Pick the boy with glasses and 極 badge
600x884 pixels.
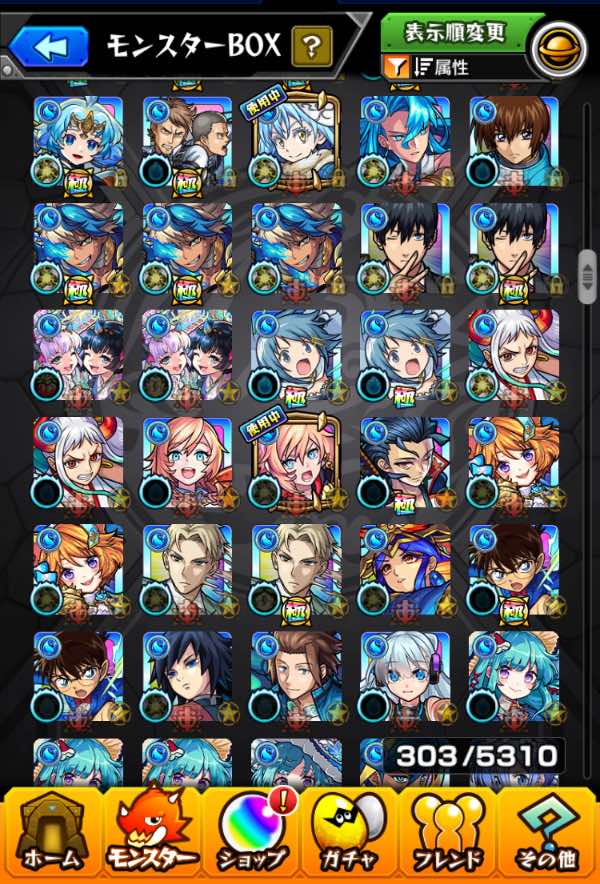click(513, 570)
